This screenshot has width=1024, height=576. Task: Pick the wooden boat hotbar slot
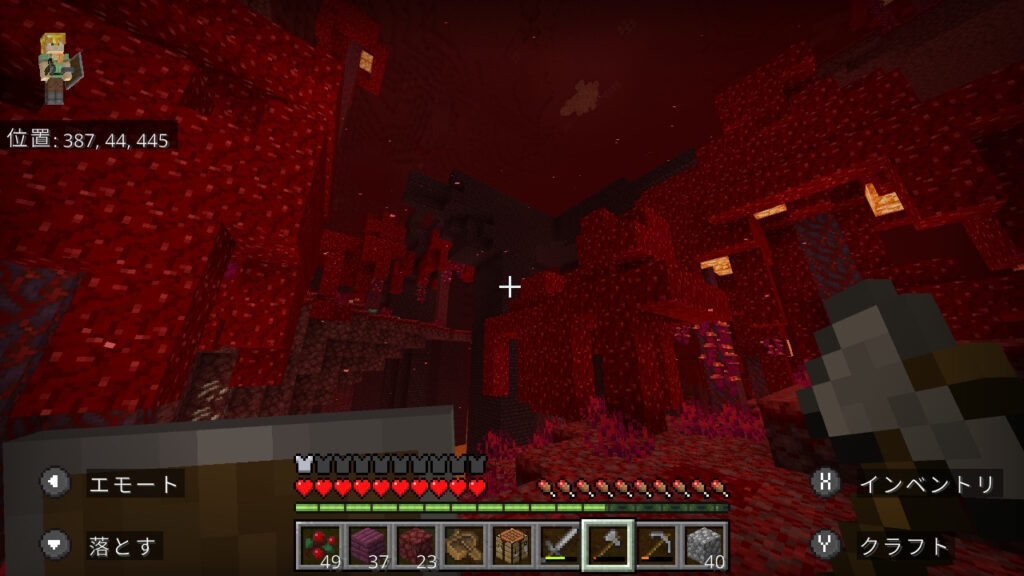(x=462, y=544)
